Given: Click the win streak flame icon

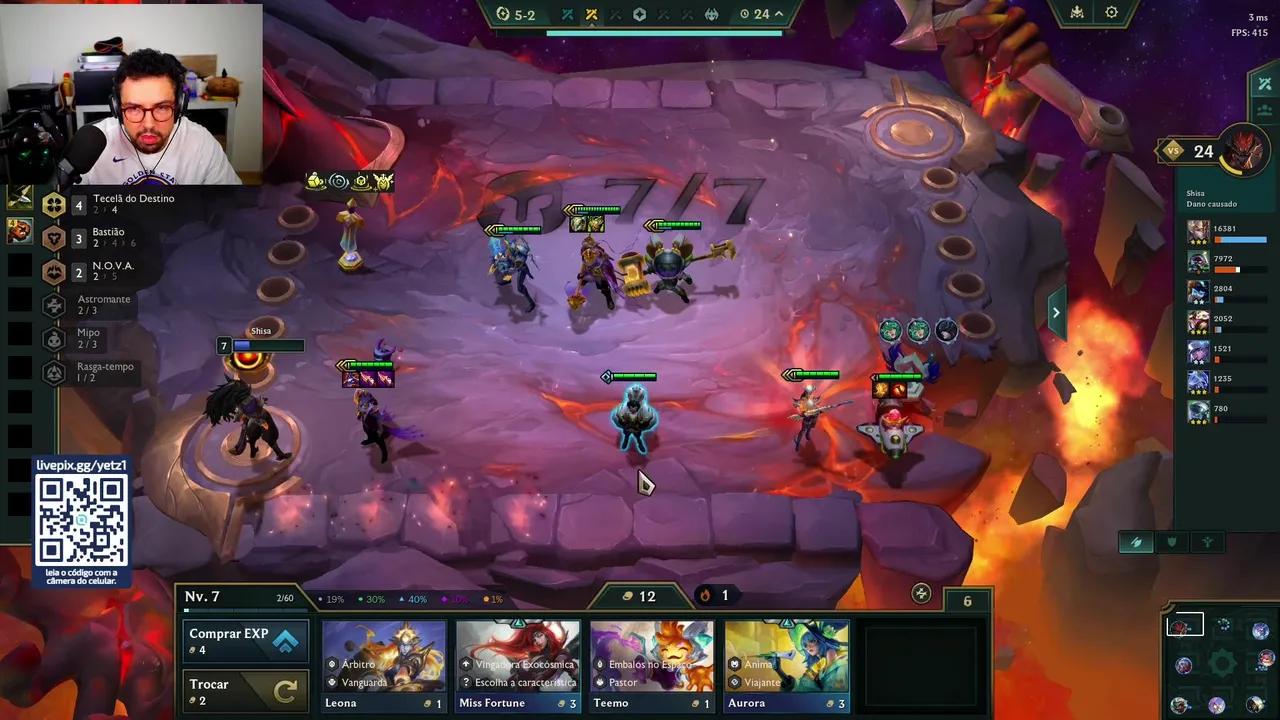Looking at the screenshot, I should [x=706, y=595].
